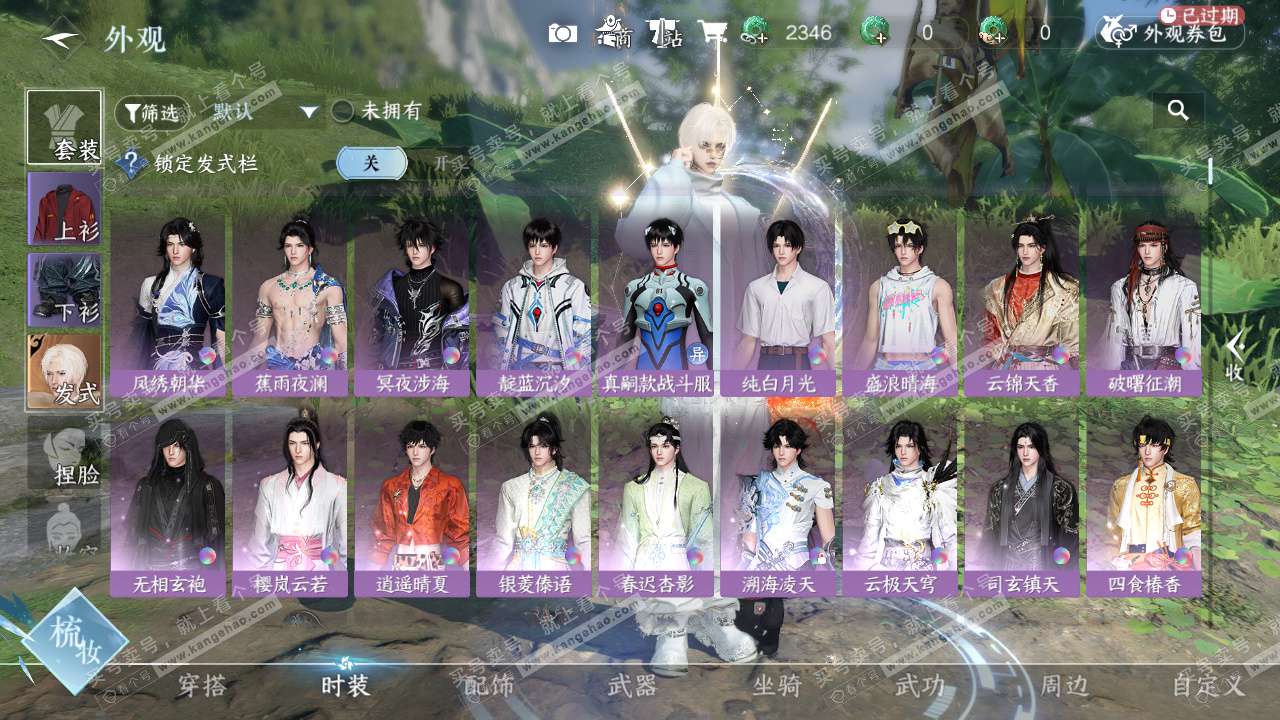Open the 外观券包 voucher pack
Screen dimensions: 1280x720
(1172, 33)
